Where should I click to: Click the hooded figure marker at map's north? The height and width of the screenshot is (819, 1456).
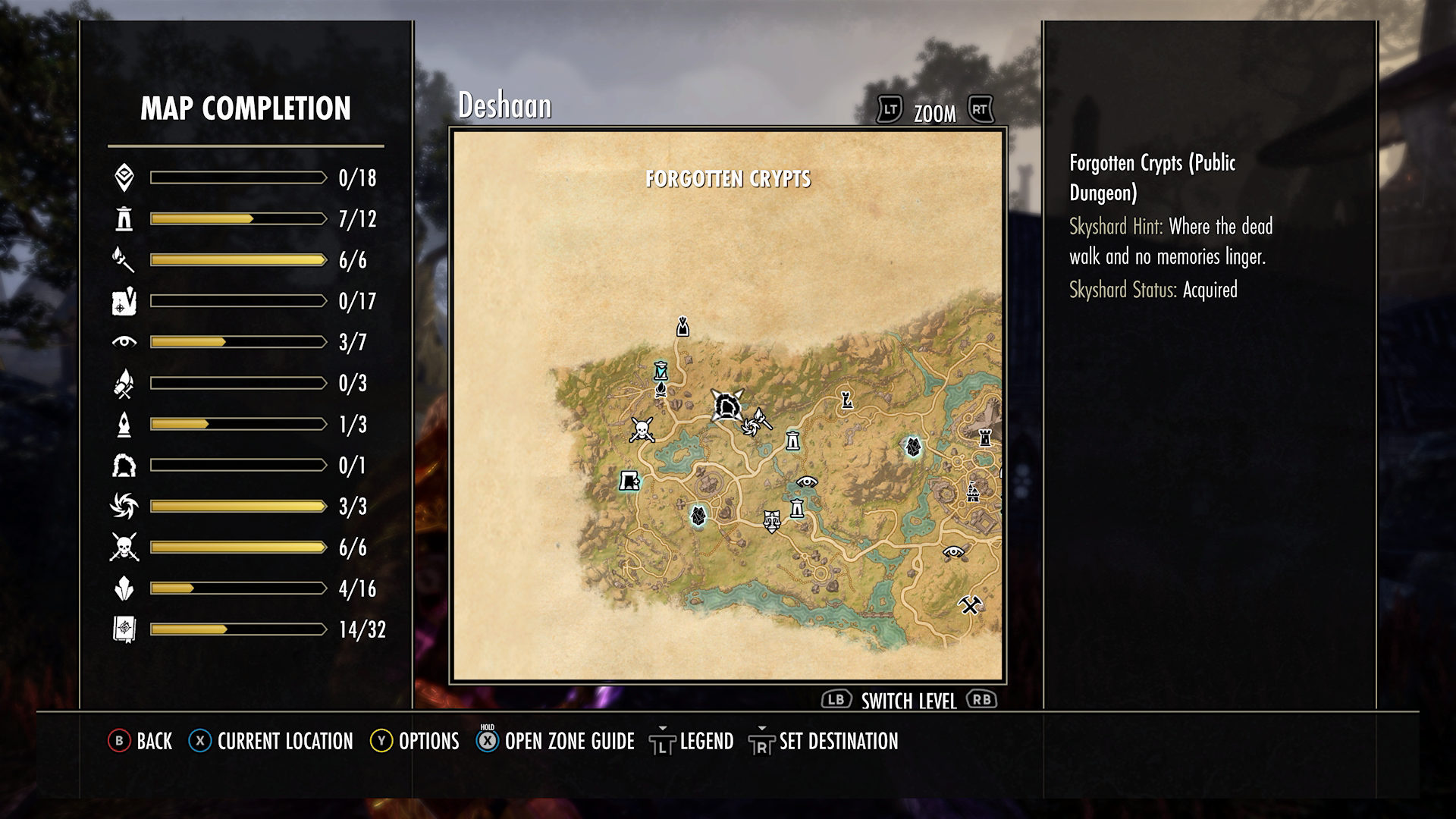[682, 327]
